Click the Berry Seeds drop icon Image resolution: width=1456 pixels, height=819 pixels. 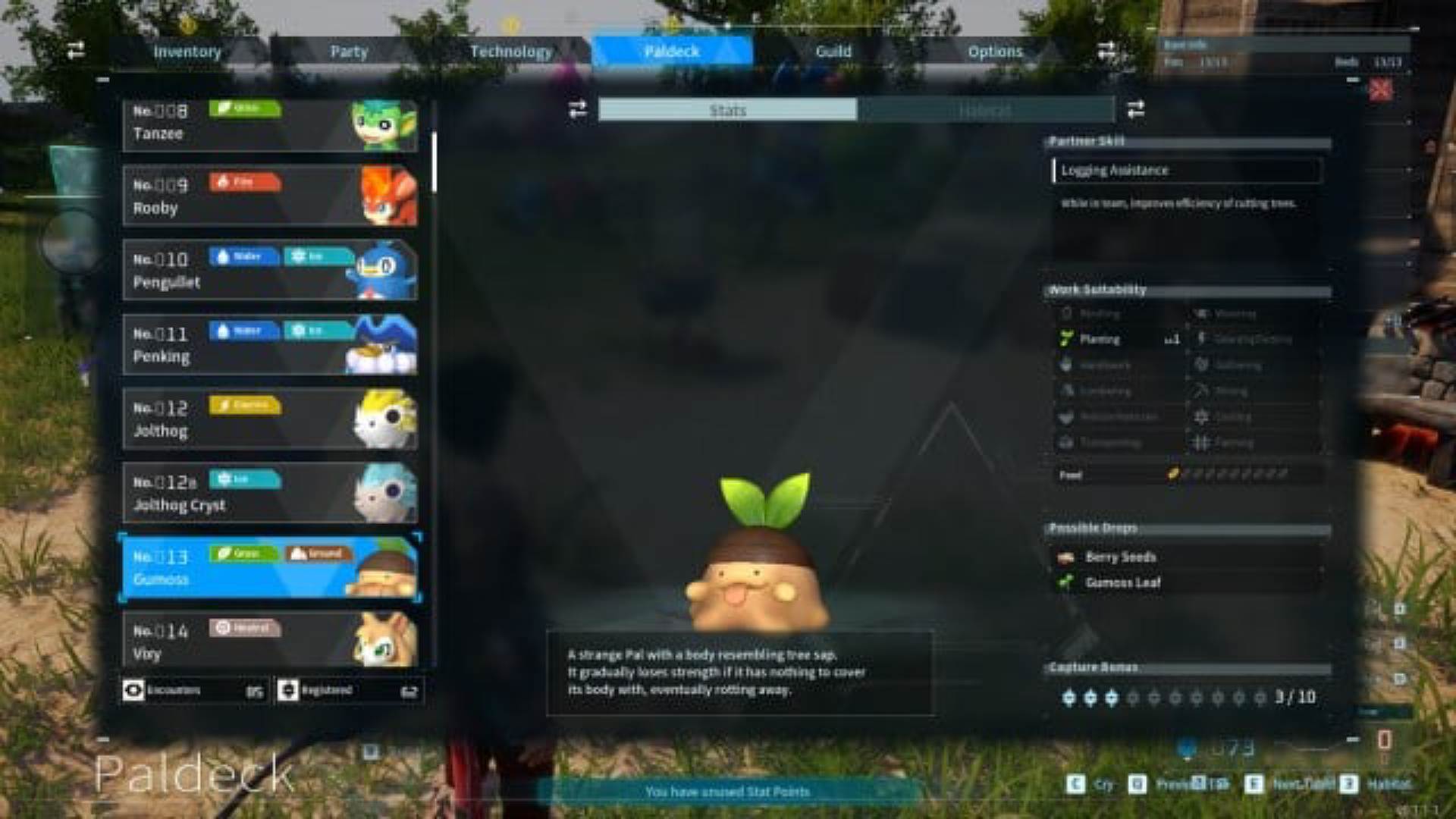1066,556
